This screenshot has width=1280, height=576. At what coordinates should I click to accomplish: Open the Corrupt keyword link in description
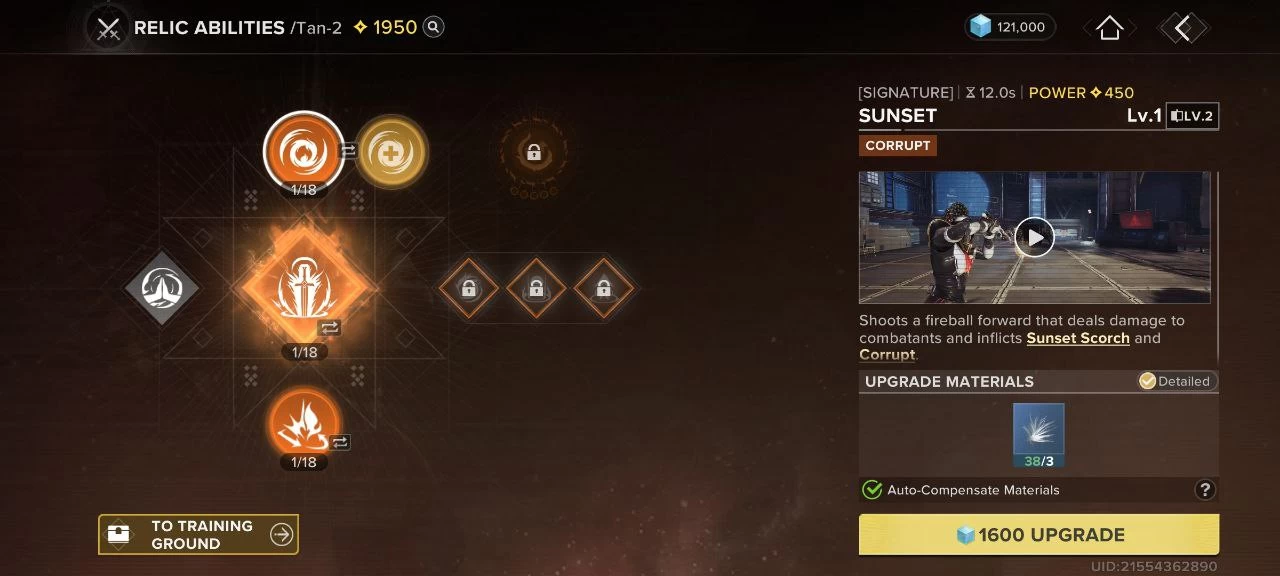886,355
